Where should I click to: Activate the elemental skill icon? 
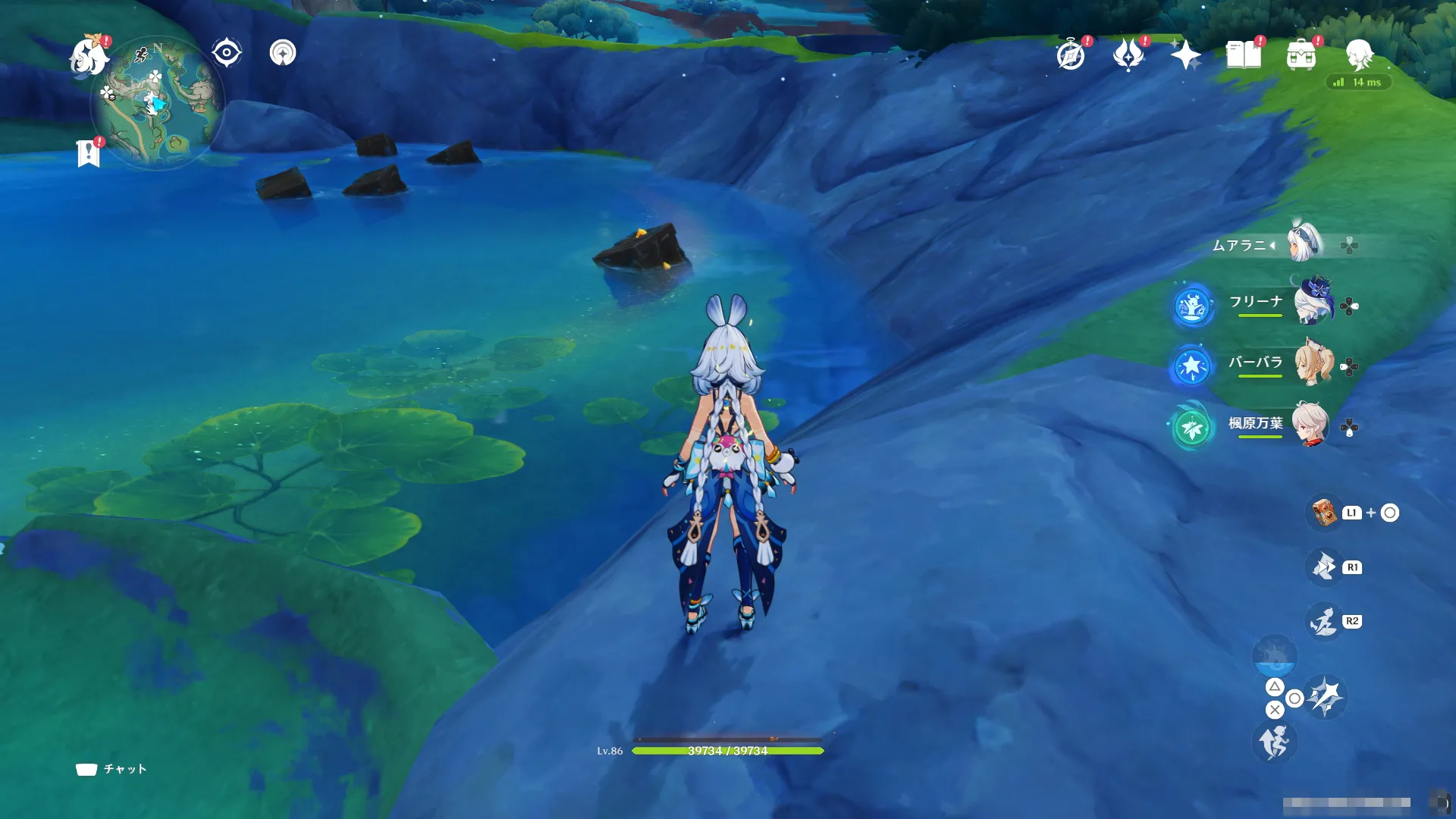1324,566
